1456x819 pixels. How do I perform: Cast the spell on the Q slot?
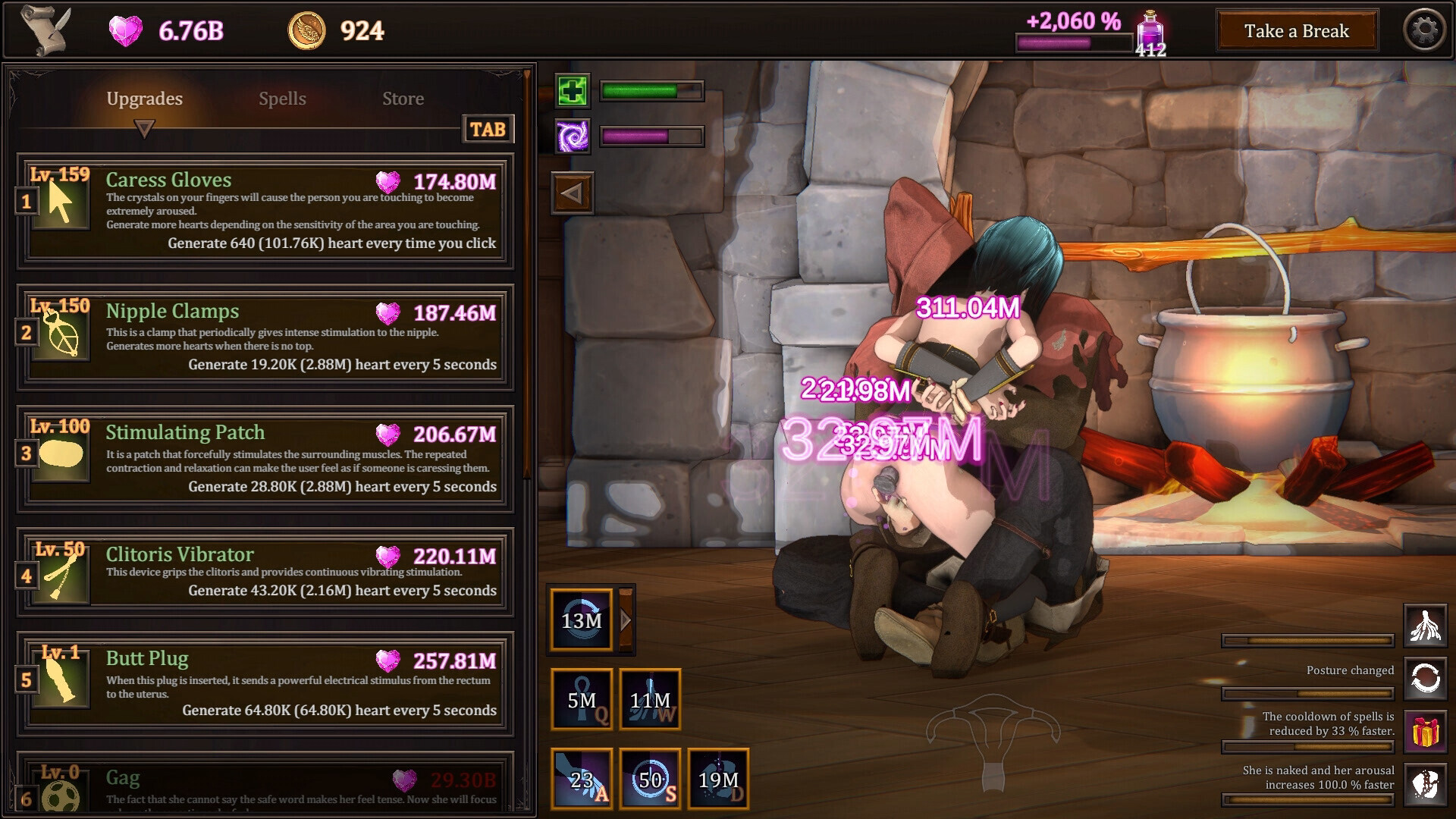coord(582,700)
